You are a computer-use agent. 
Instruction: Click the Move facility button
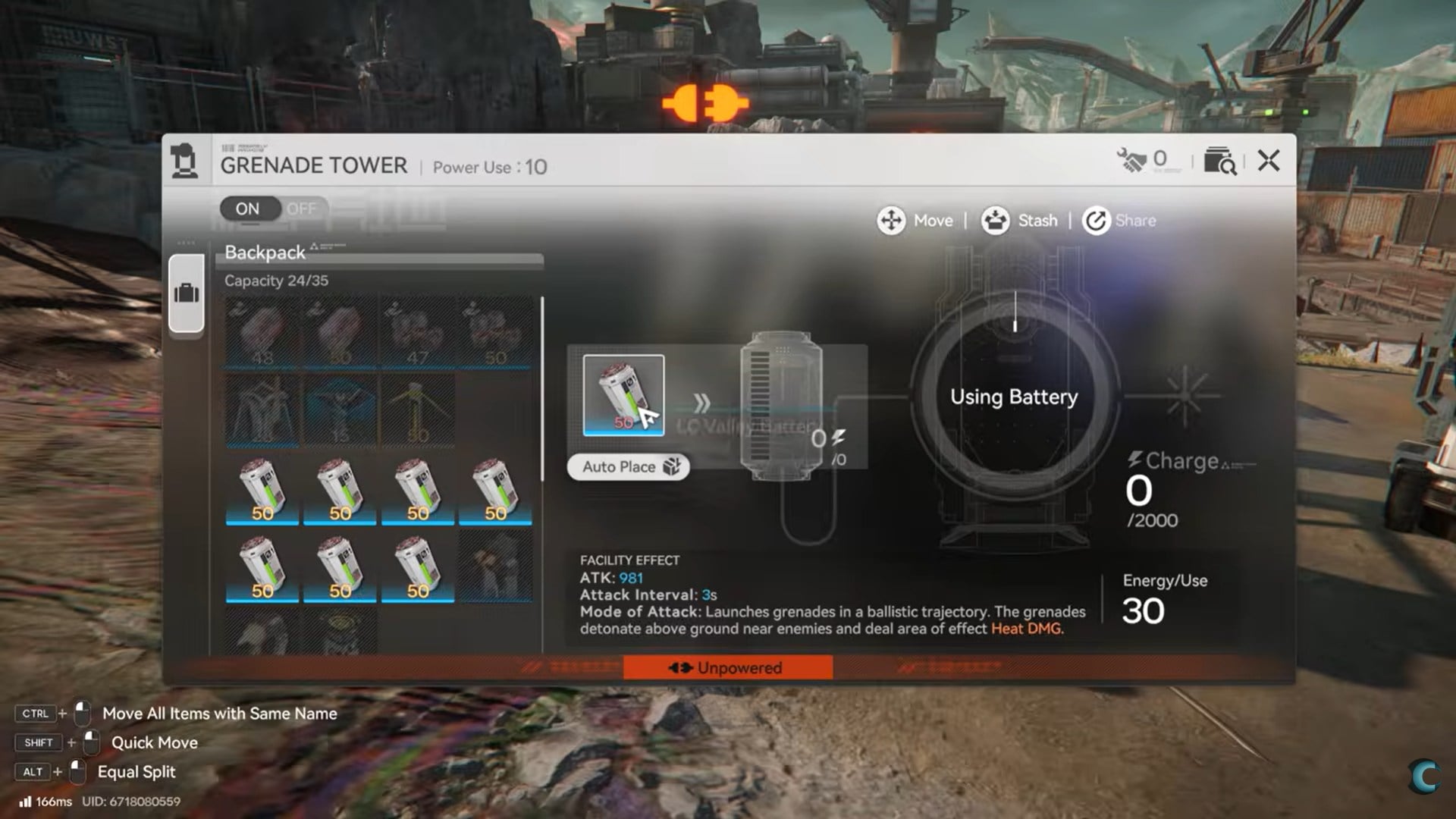click(915, 221)
